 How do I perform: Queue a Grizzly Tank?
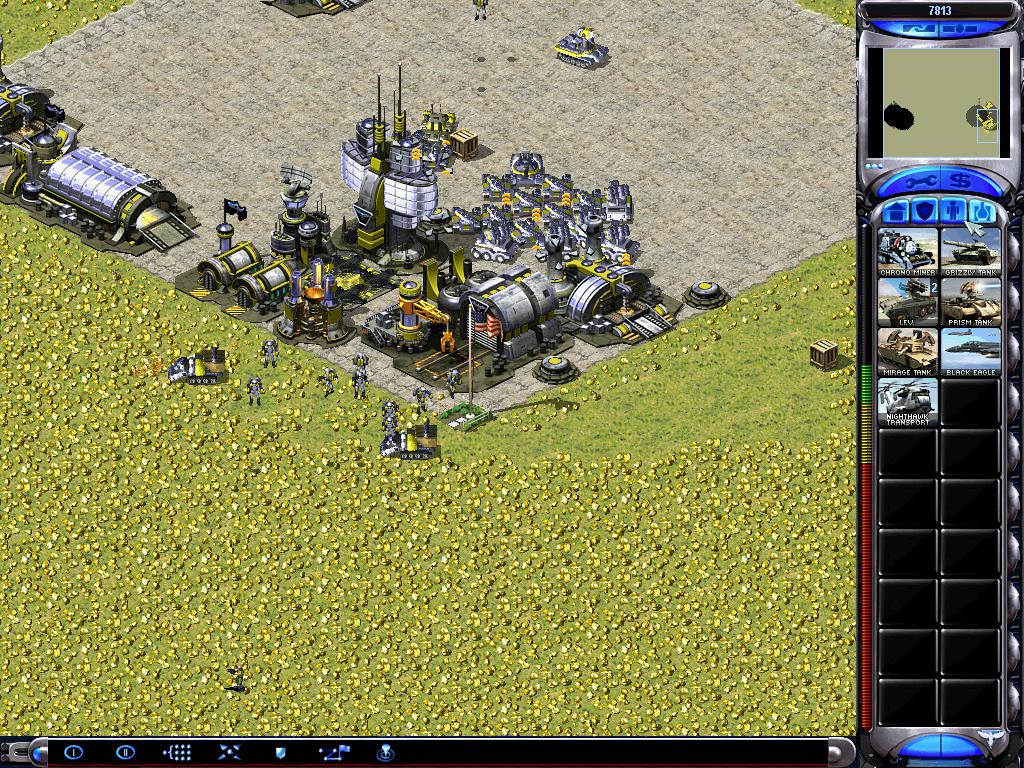[x=970, y=252]
